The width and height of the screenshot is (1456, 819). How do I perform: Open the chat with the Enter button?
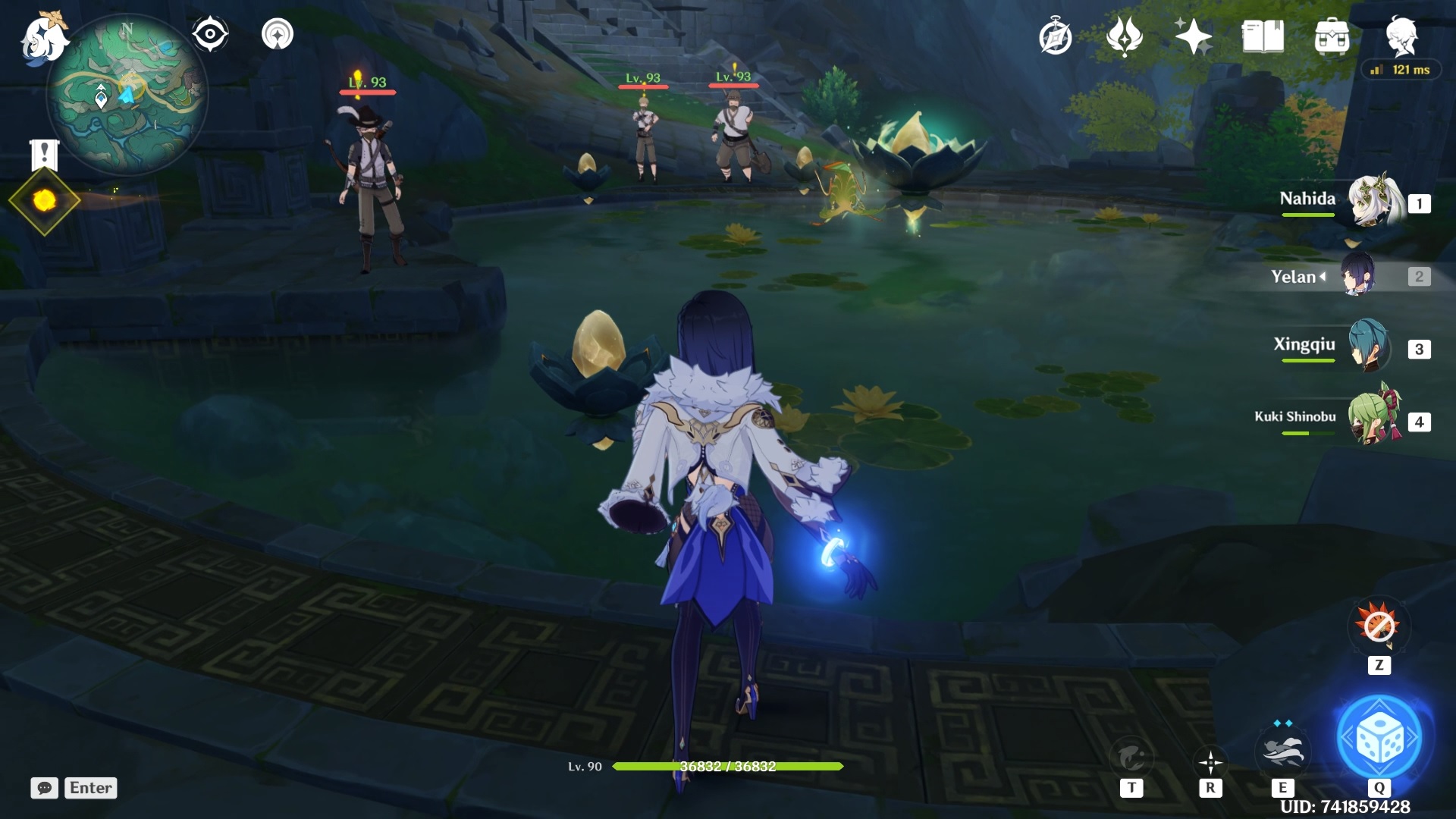89,788
